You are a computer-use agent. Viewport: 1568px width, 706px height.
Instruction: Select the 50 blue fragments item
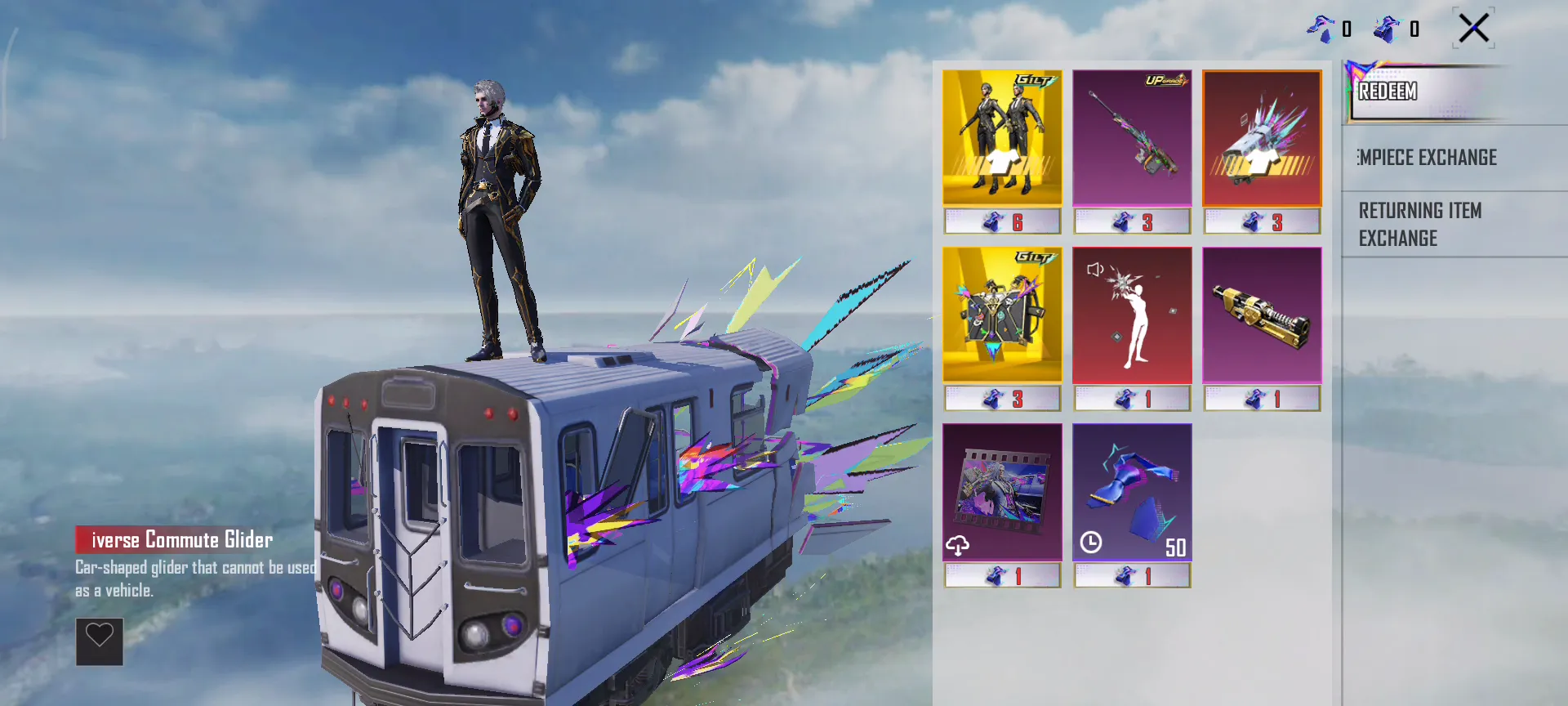tap(1132, 492)
